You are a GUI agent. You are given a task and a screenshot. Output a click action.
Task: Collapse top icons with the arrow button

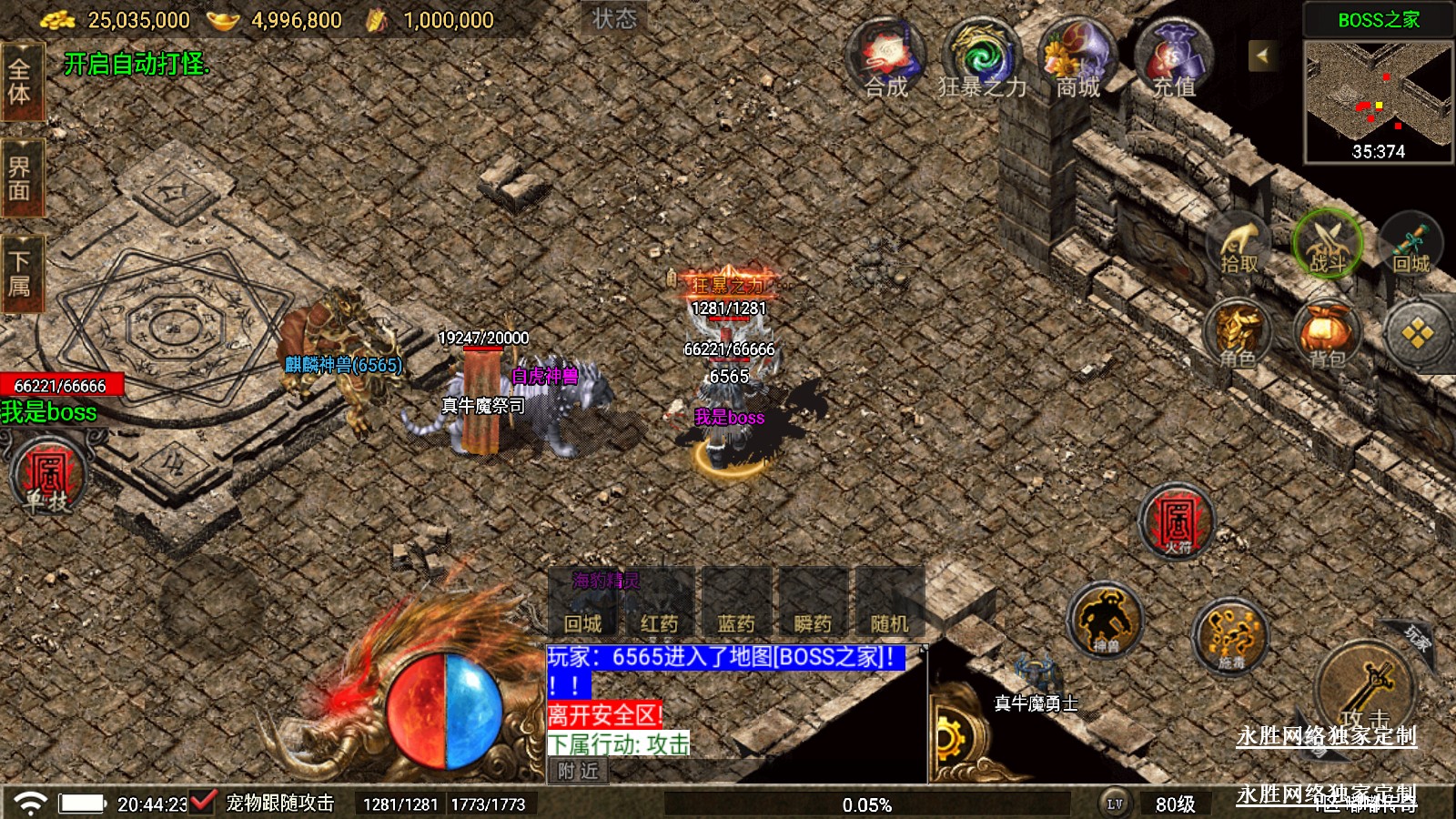point(1262,56)
